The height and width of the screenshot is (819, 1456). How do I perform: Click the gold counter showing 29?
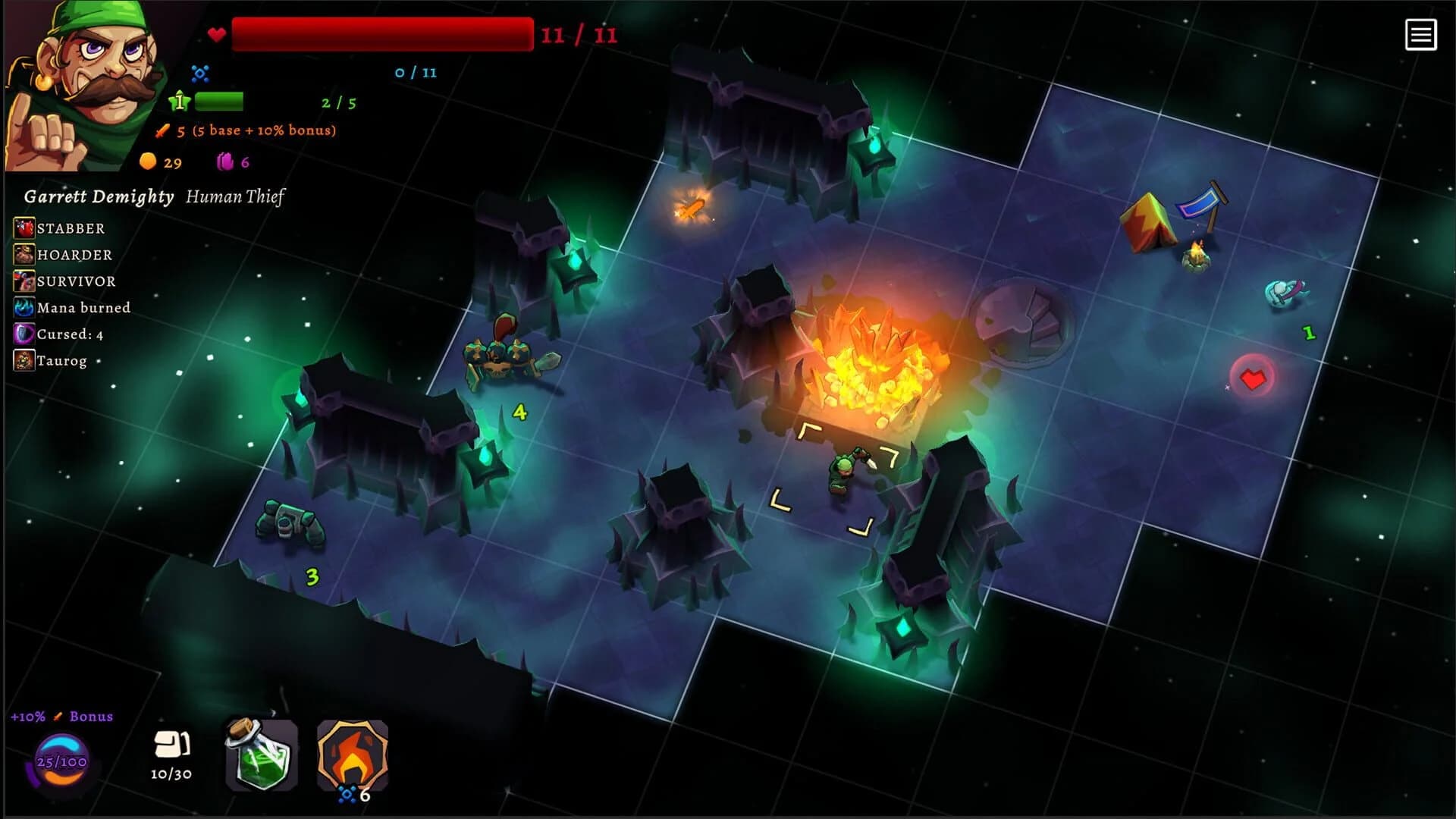pyautogui.click(x=158, y=162)
